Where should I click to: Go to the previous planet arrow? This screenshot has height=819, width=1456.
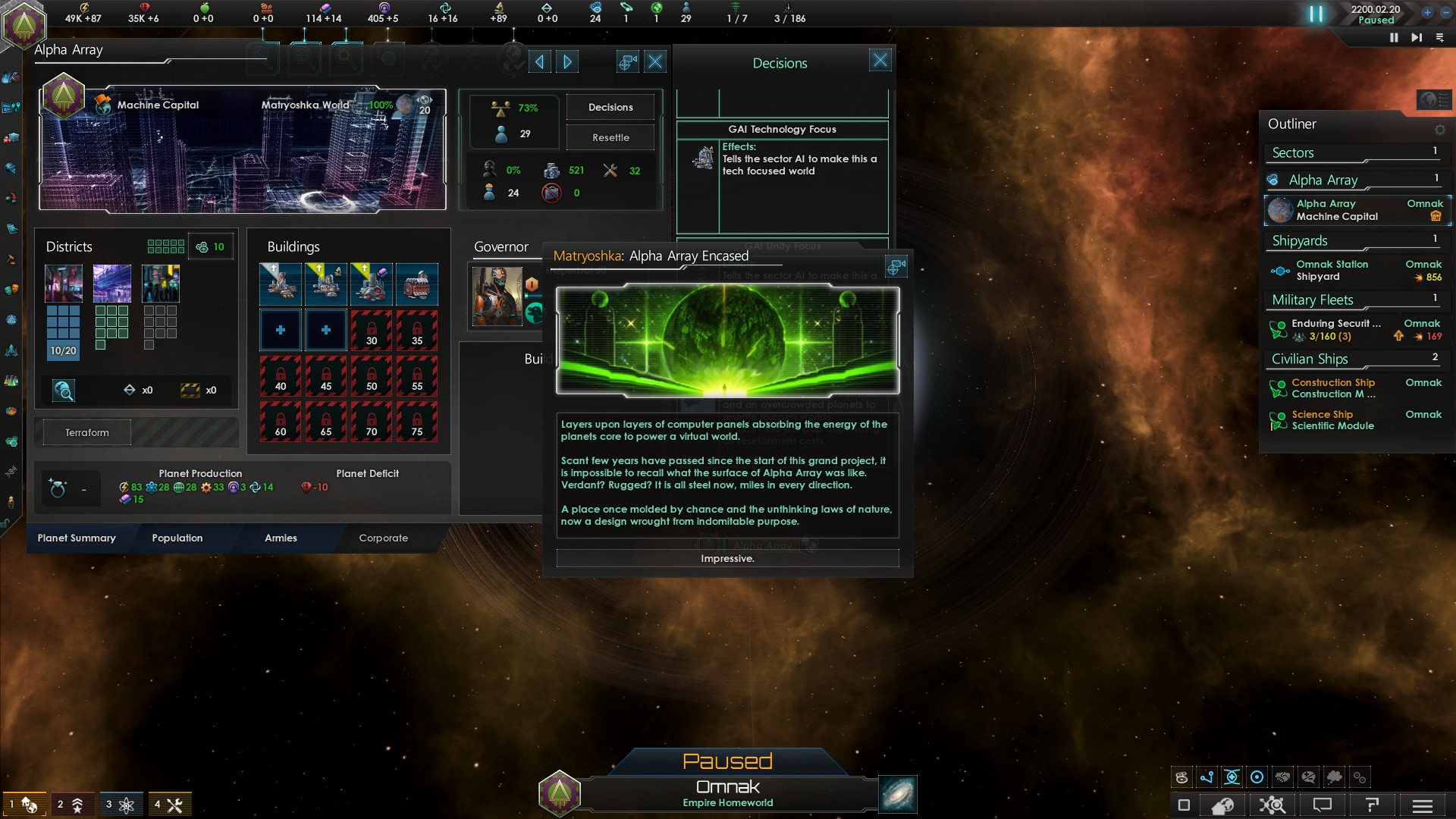tap(539, 62)
